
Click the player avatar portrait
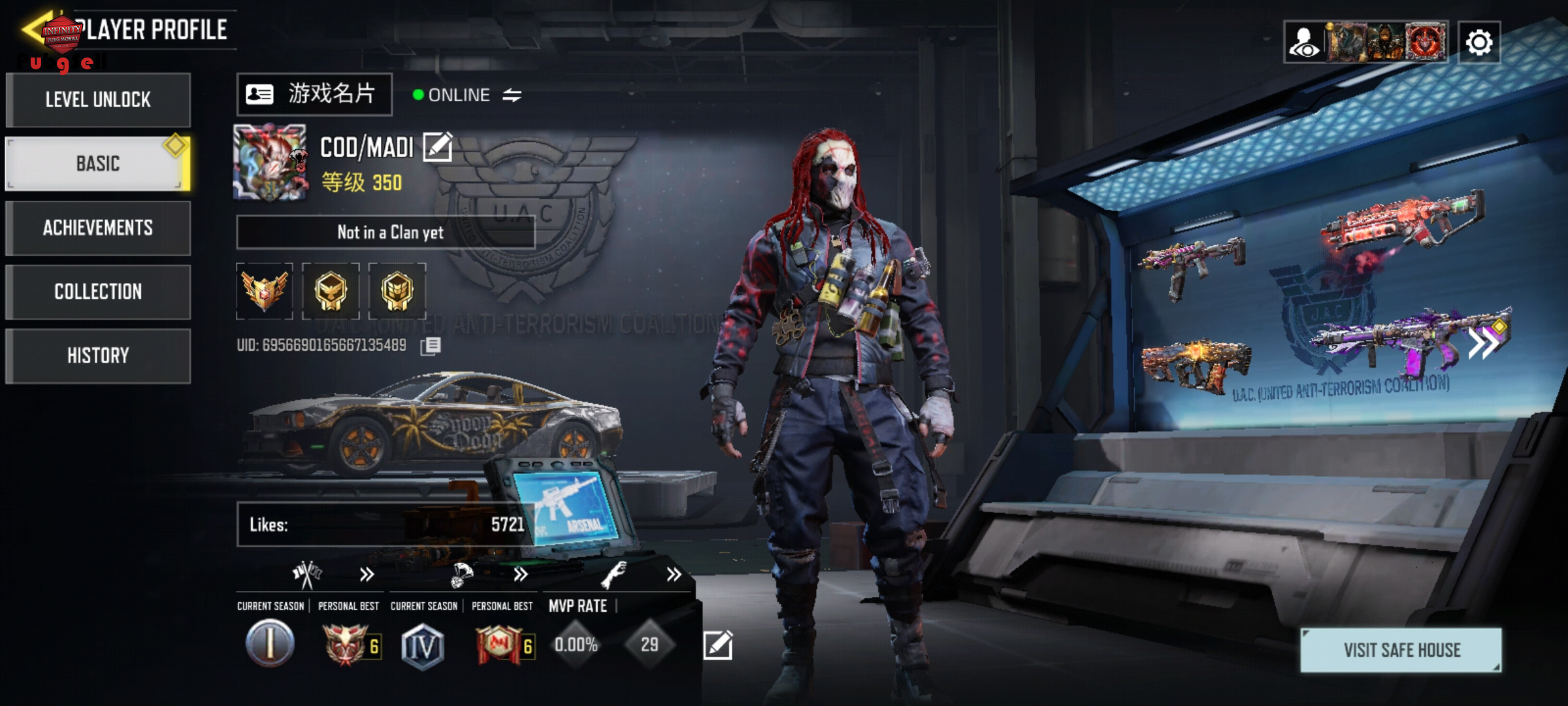270,162
